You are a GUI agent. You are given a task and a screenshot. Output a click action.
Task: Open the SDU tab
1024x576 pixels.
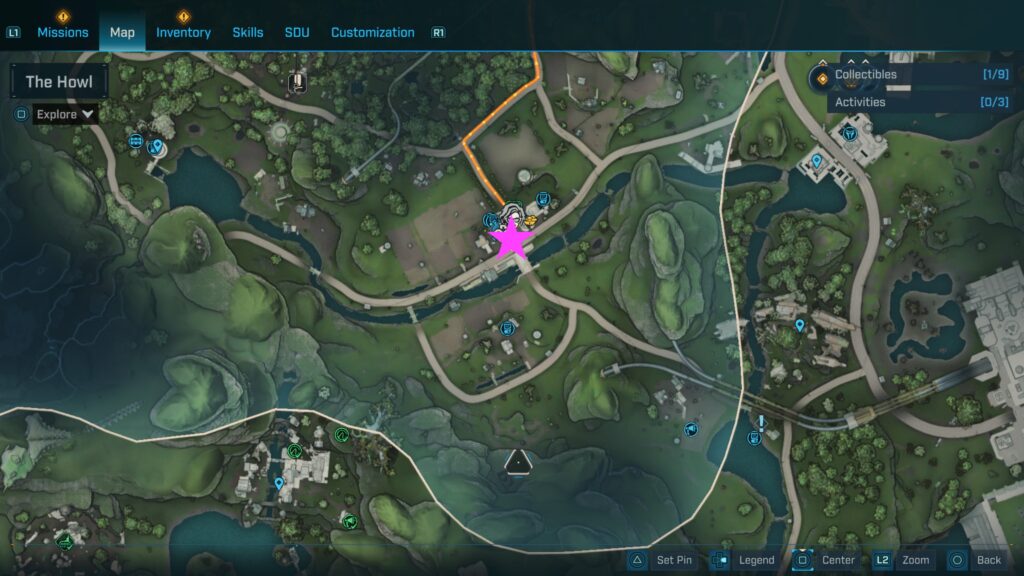tap(297, 32)
